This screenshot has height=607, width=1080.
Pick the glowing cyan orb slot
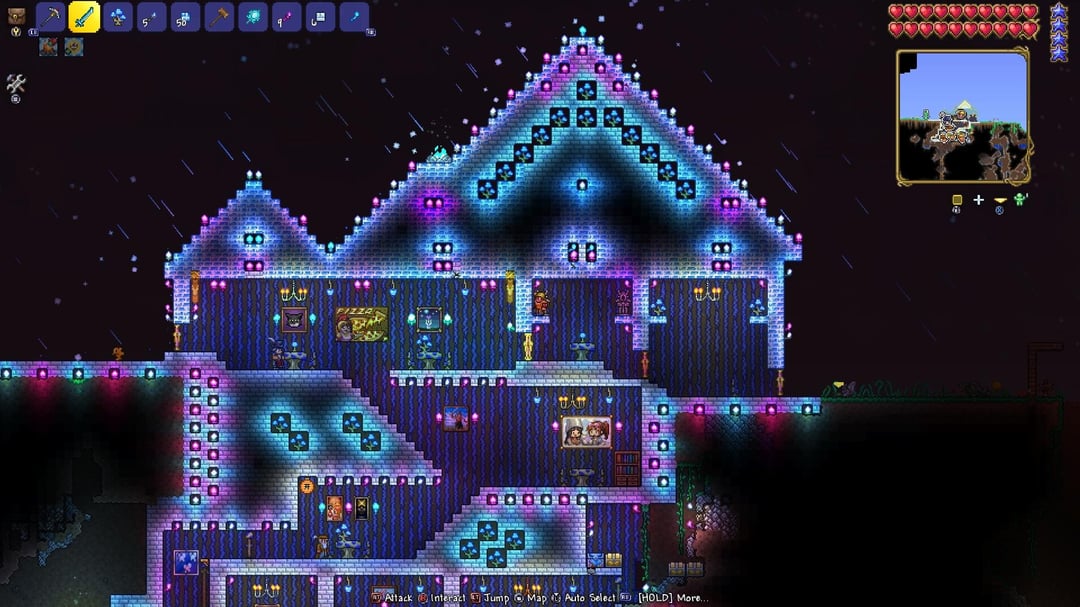pos(253,17)
